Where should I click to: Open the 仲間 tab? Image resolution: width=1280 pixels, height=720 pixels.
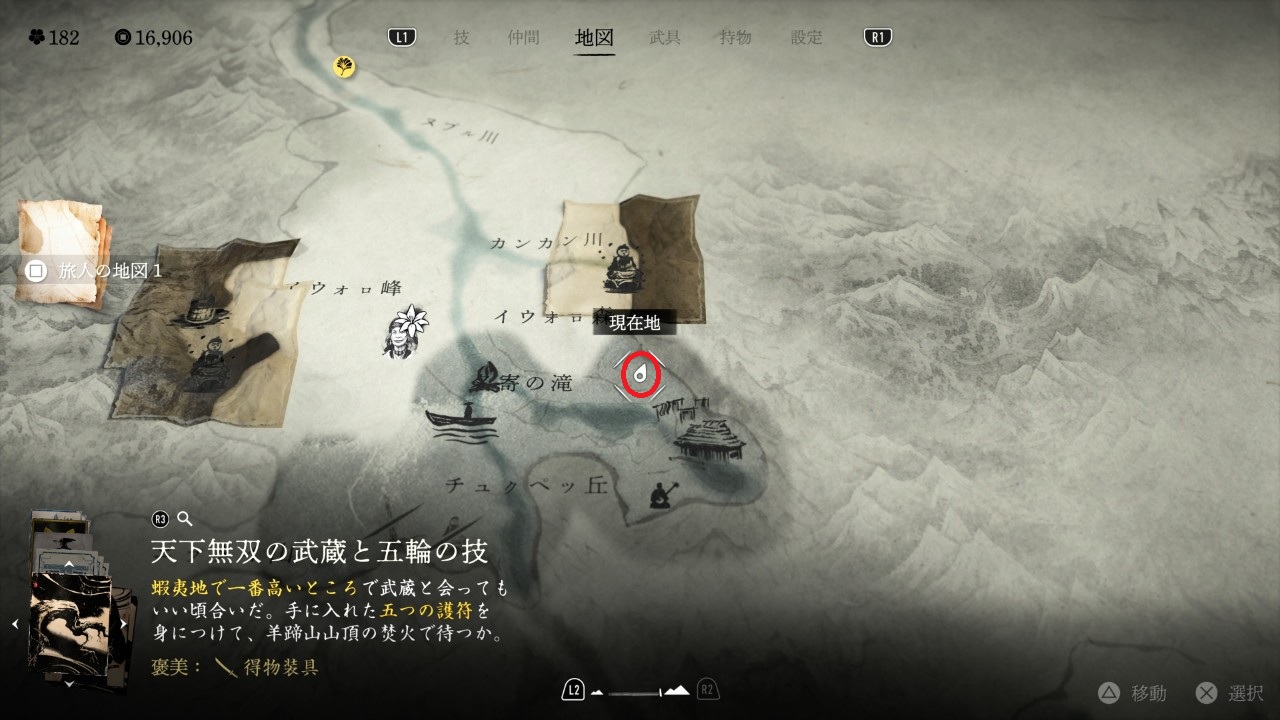click(x=523, y=38)
